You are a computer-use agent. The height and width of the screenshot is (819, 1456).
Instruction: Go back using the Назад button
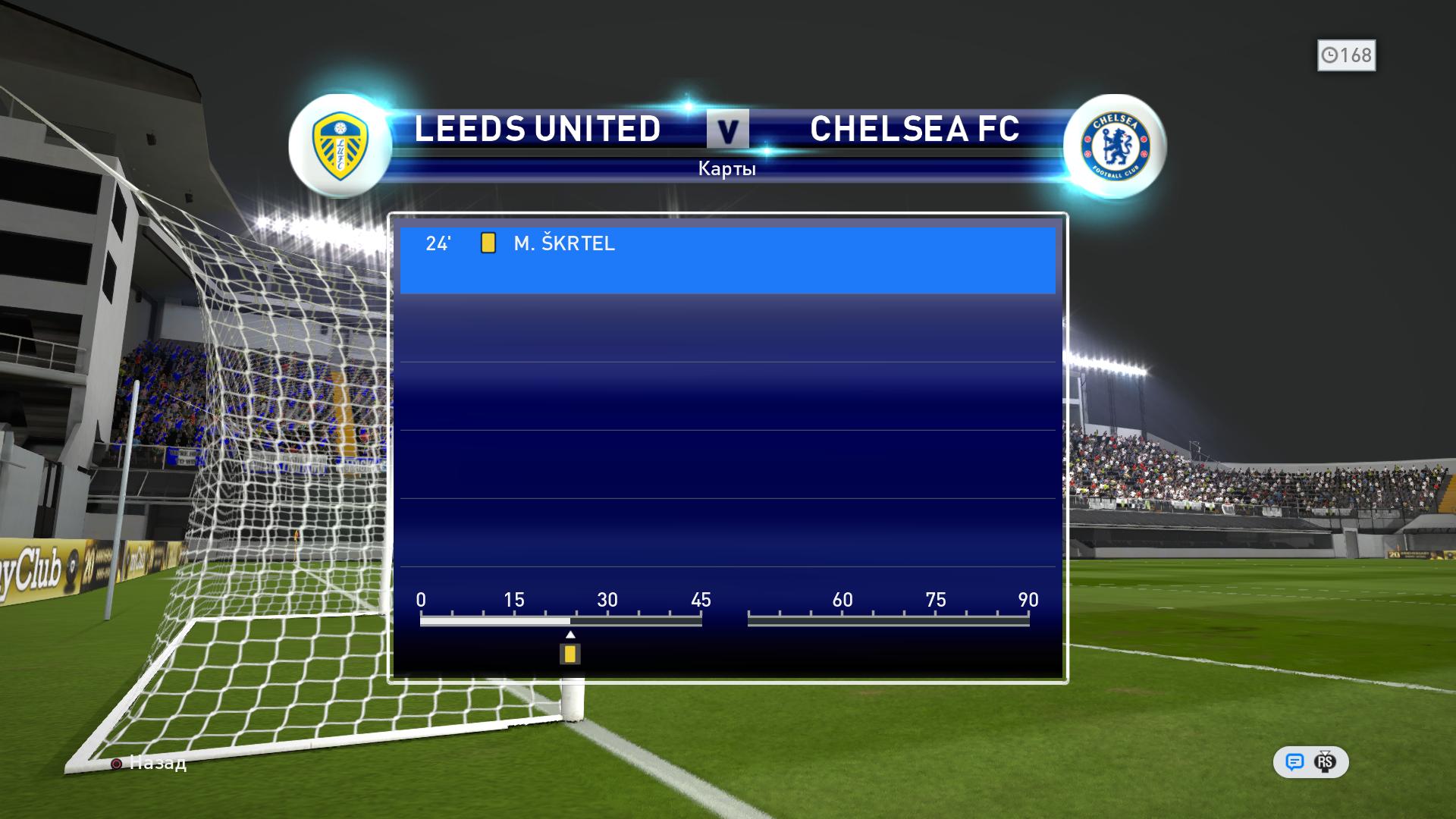coord(149,763)
